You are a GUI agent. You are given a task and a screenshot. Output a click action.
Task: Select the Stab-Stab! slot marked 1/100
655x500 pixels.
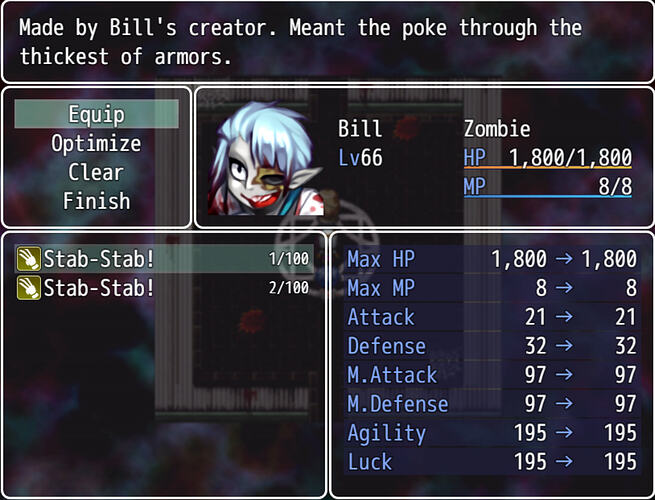pos(164,259)
